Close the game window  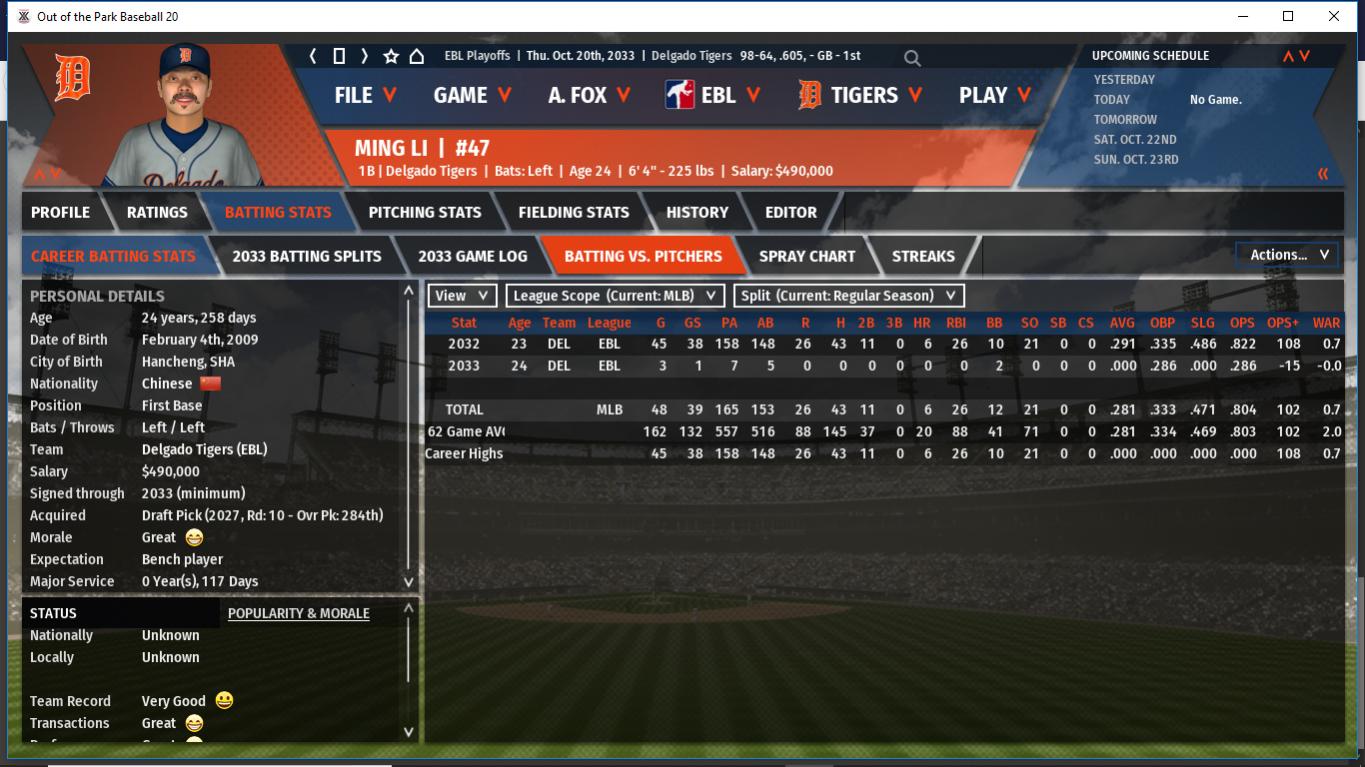(x=1334, y=16)
